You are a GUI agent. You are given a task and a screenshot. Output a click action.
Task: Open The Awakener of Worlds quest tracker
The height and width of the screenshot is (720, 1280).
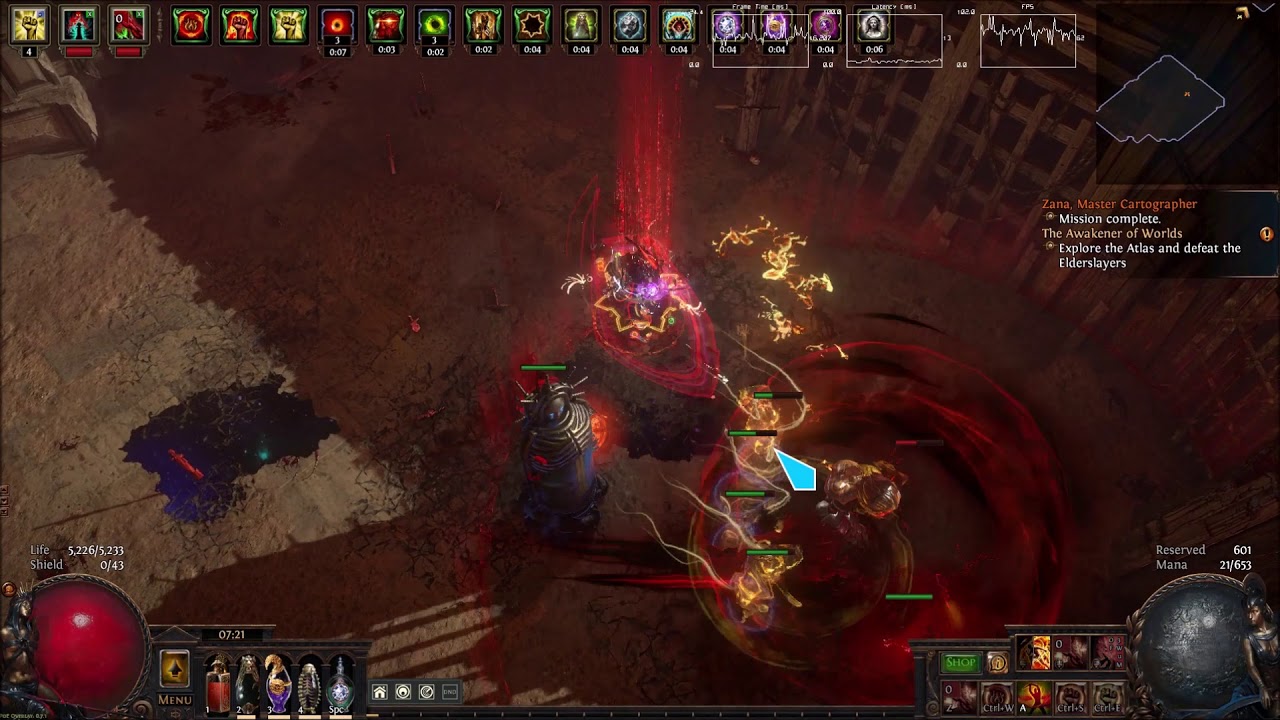point(1111,234)
